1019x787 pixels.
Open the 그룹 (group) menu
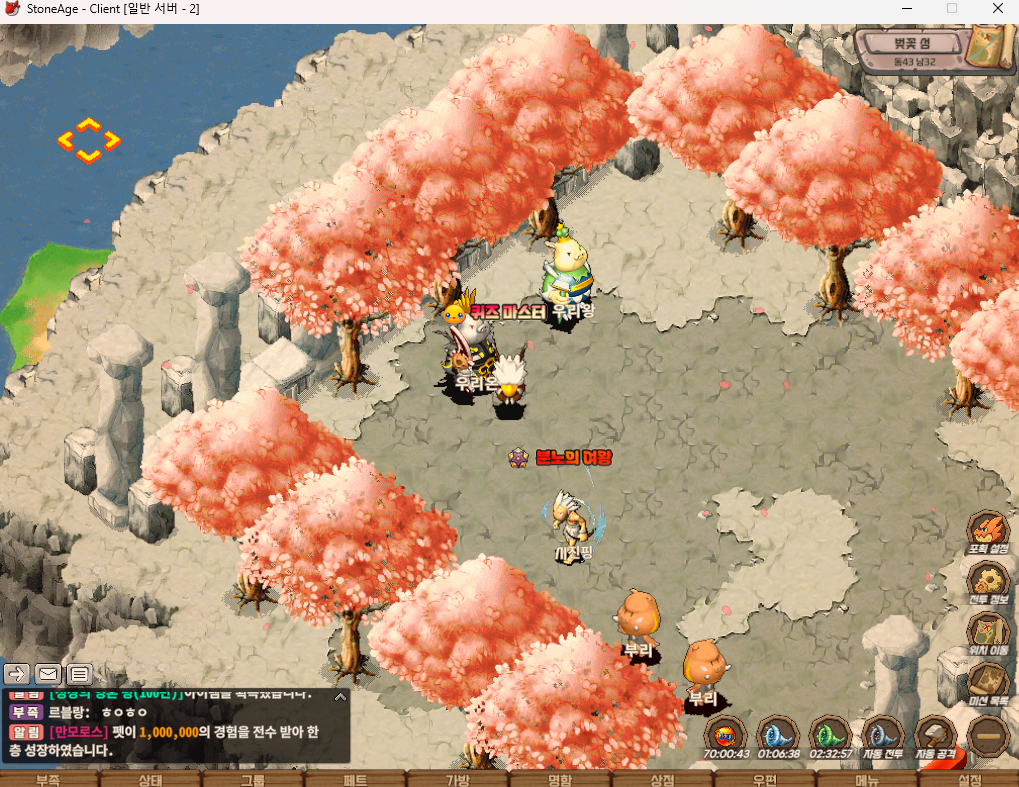[x=252, y=779]
